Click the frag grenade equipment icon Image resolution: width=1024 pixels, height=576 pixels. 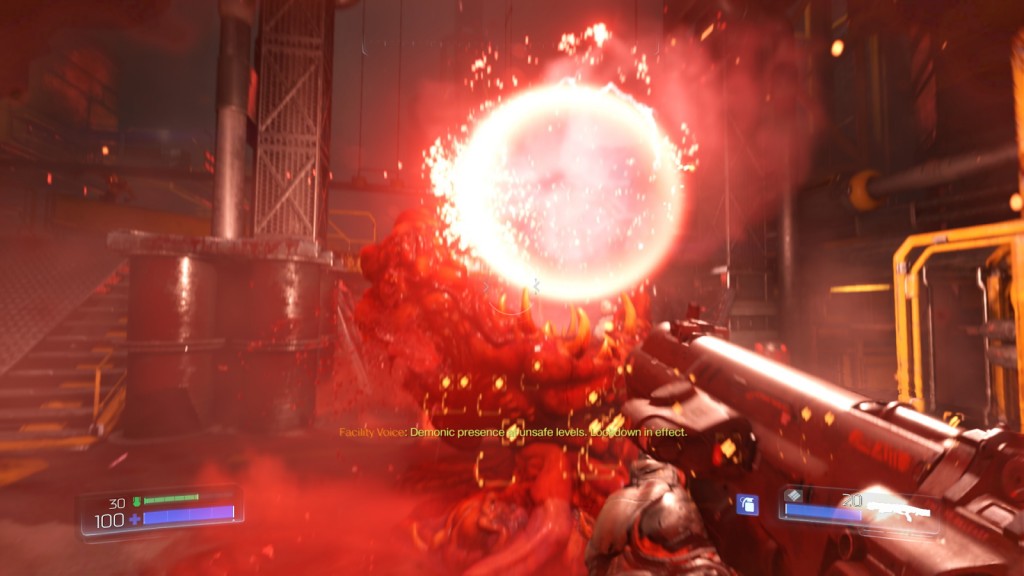pyautogui.click(x=746, y=505)
